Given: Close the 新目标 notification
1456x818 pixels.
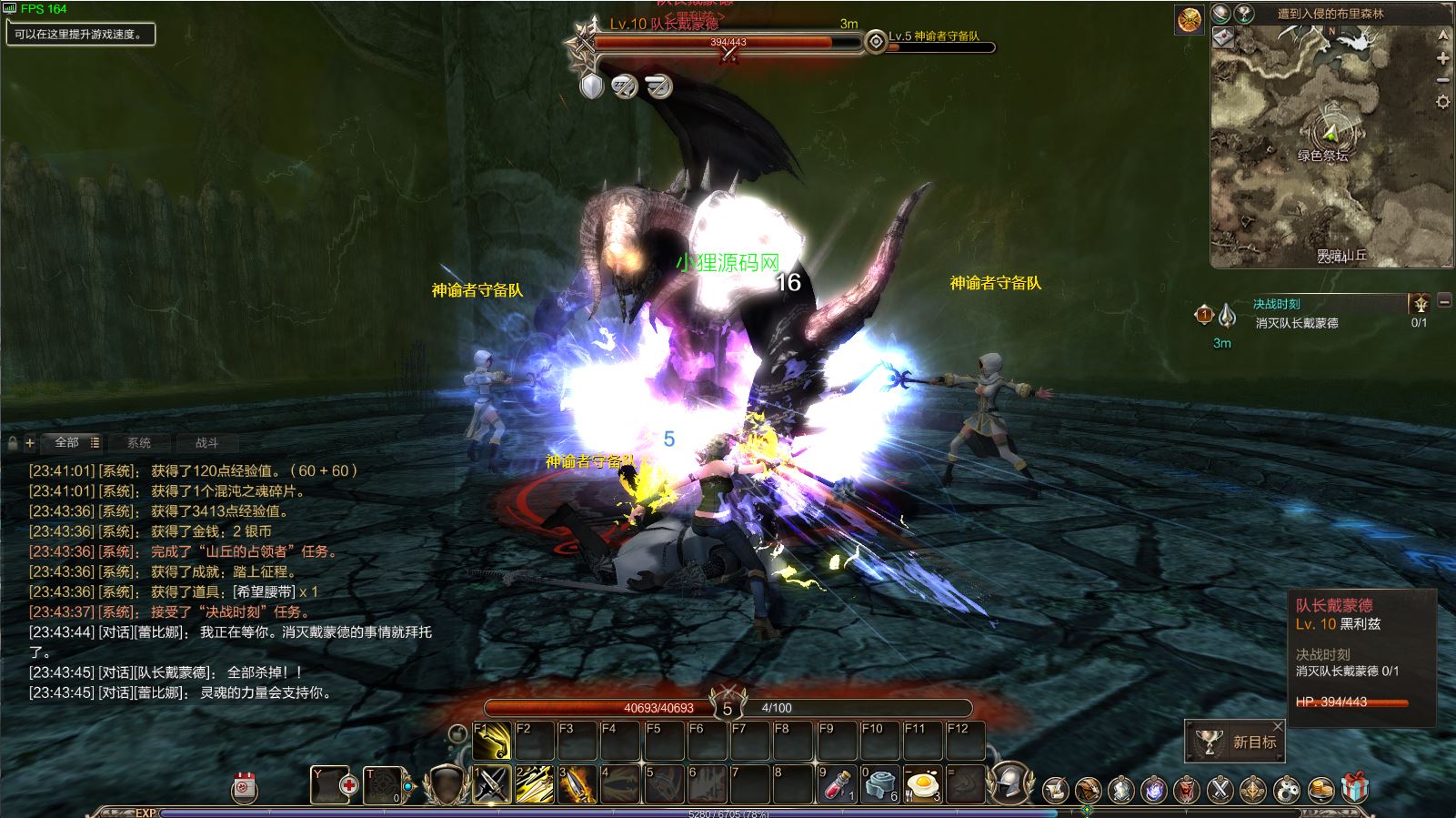Looking at the screenshot, I should click(x=1279, y=726).
